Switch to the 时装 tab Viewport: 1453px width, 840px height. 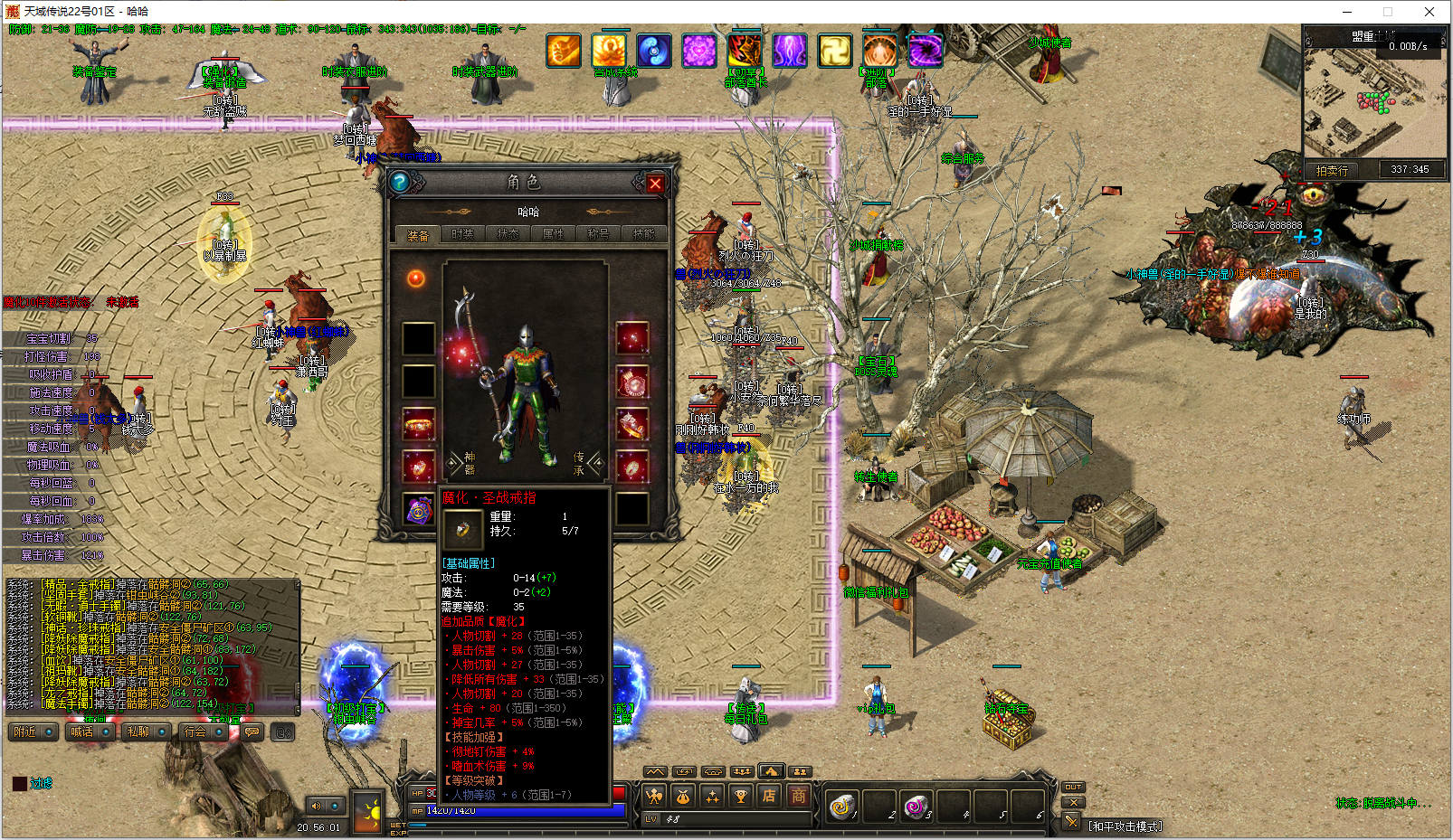[462, 234]
